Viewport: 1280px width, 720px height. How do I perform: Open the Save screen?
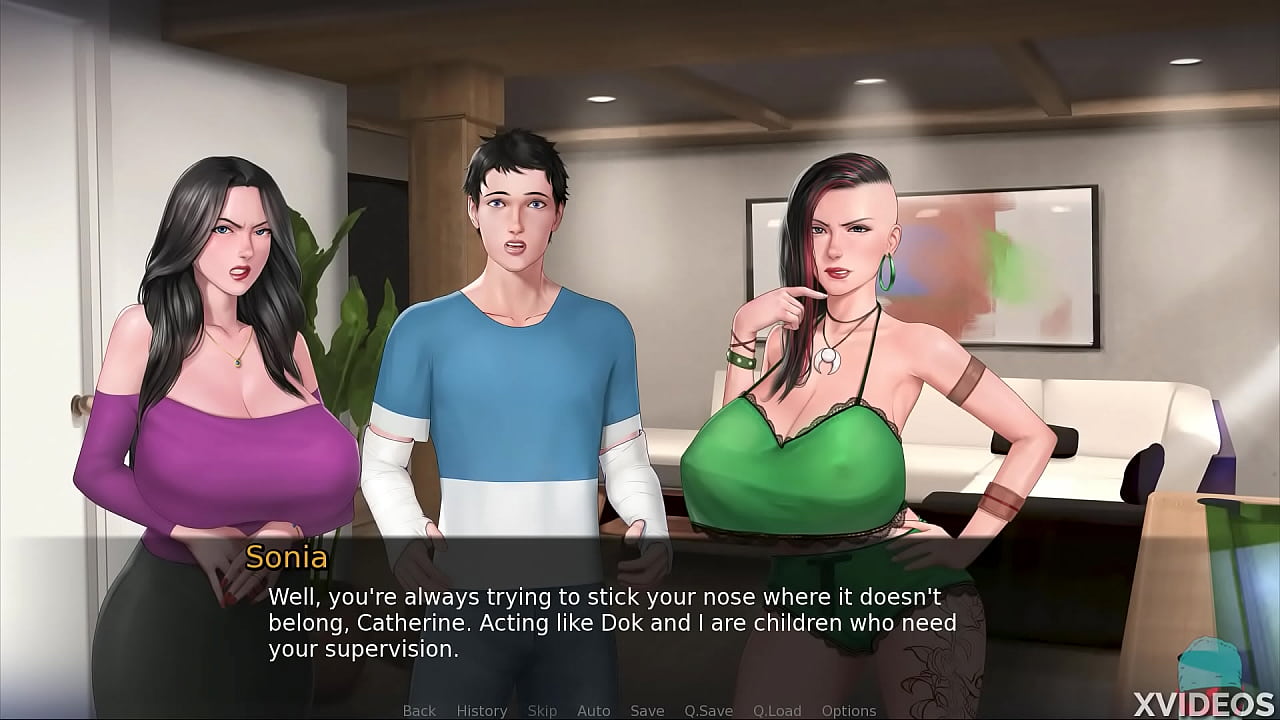pos(647,710)
